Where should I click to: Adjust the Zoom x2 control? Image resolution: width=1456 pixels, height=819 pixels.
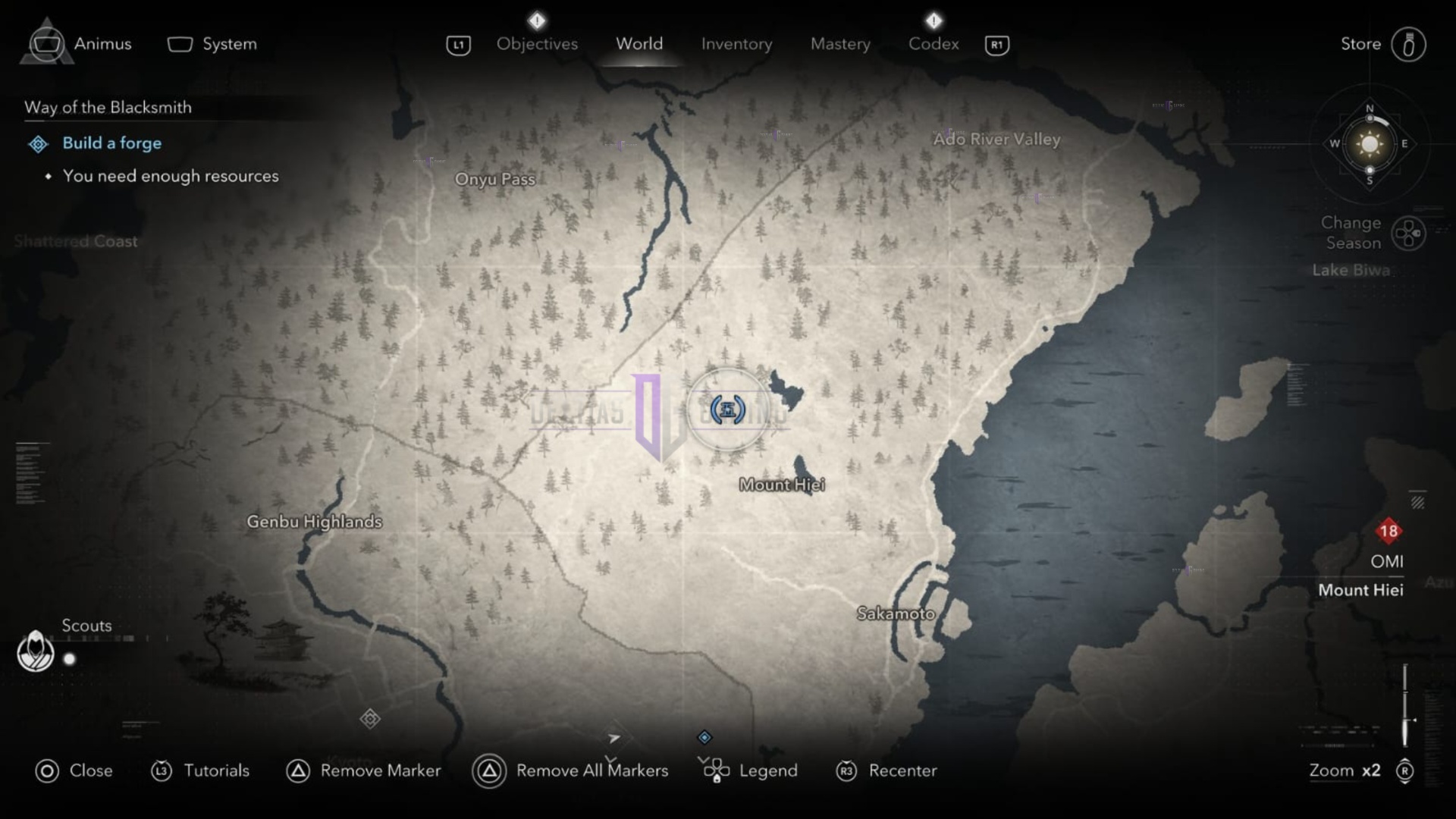(1345, 770)
